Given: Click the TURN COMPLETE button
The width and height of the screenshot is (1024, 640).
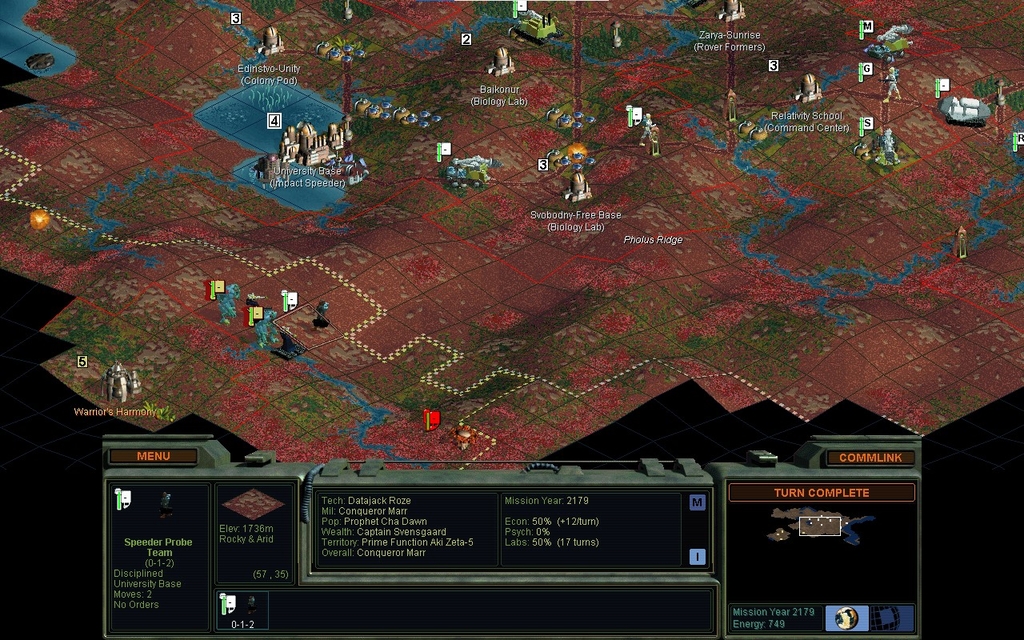Looking at the screenshot, I should click(821, 493).
